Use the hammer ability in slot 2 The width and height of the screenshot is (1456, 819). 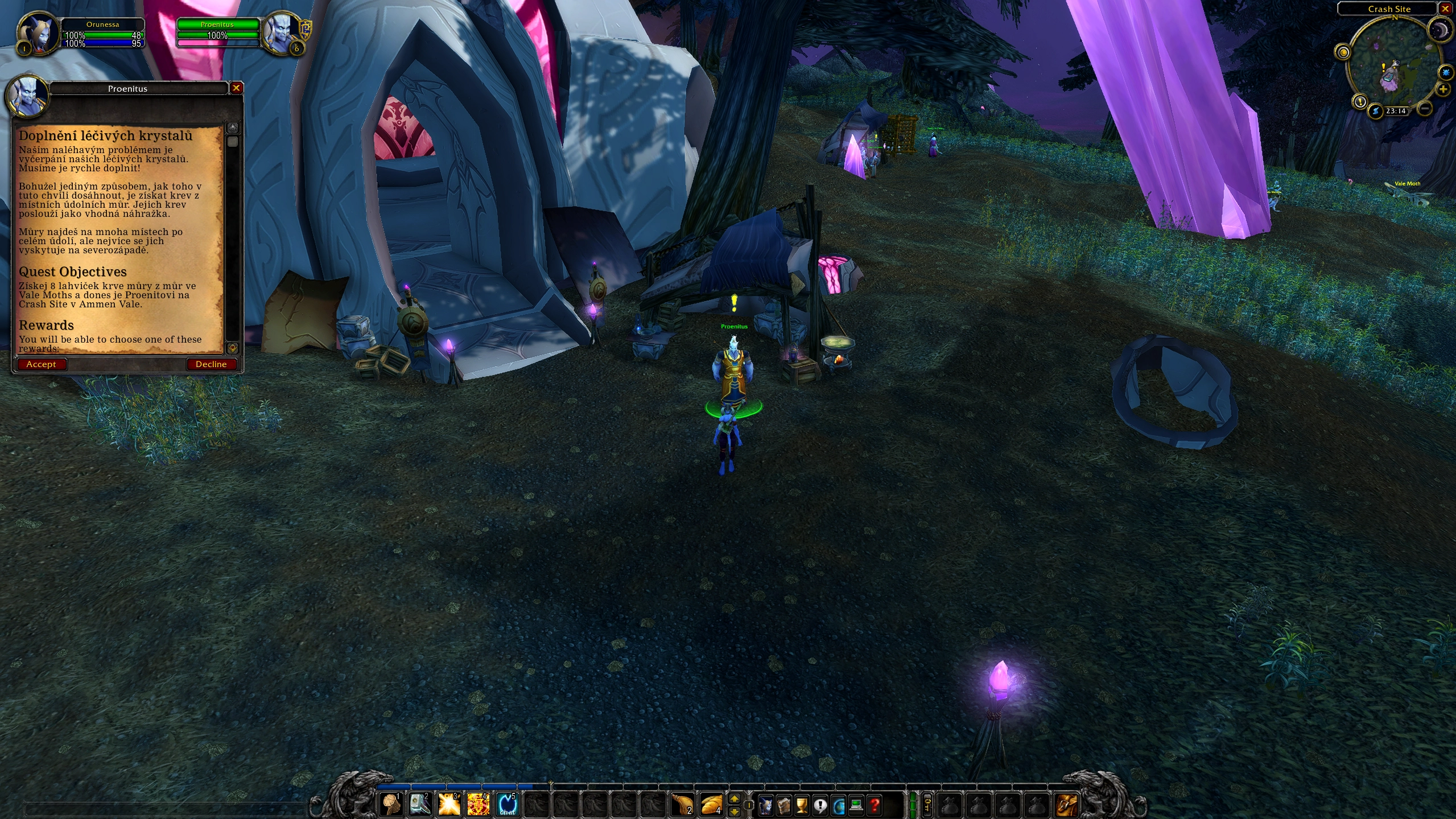[419, 804]
